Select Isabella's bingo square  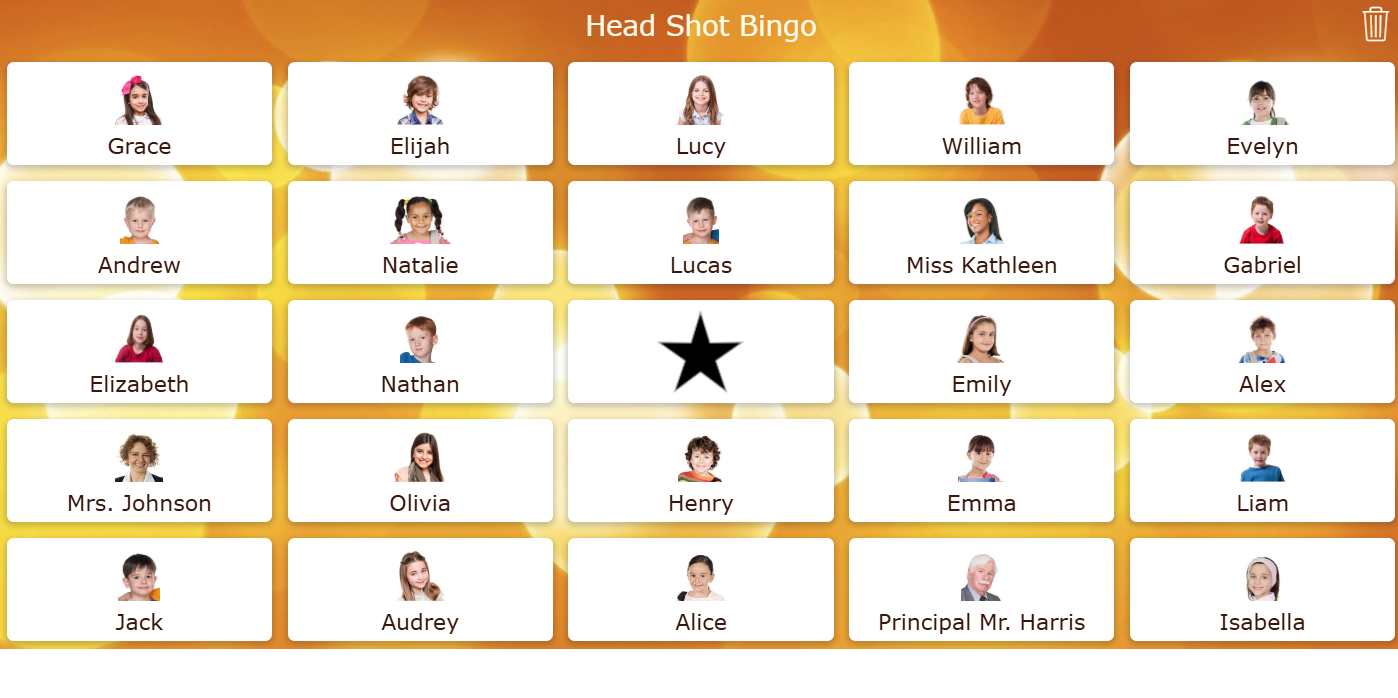[x=1262, y=590]
